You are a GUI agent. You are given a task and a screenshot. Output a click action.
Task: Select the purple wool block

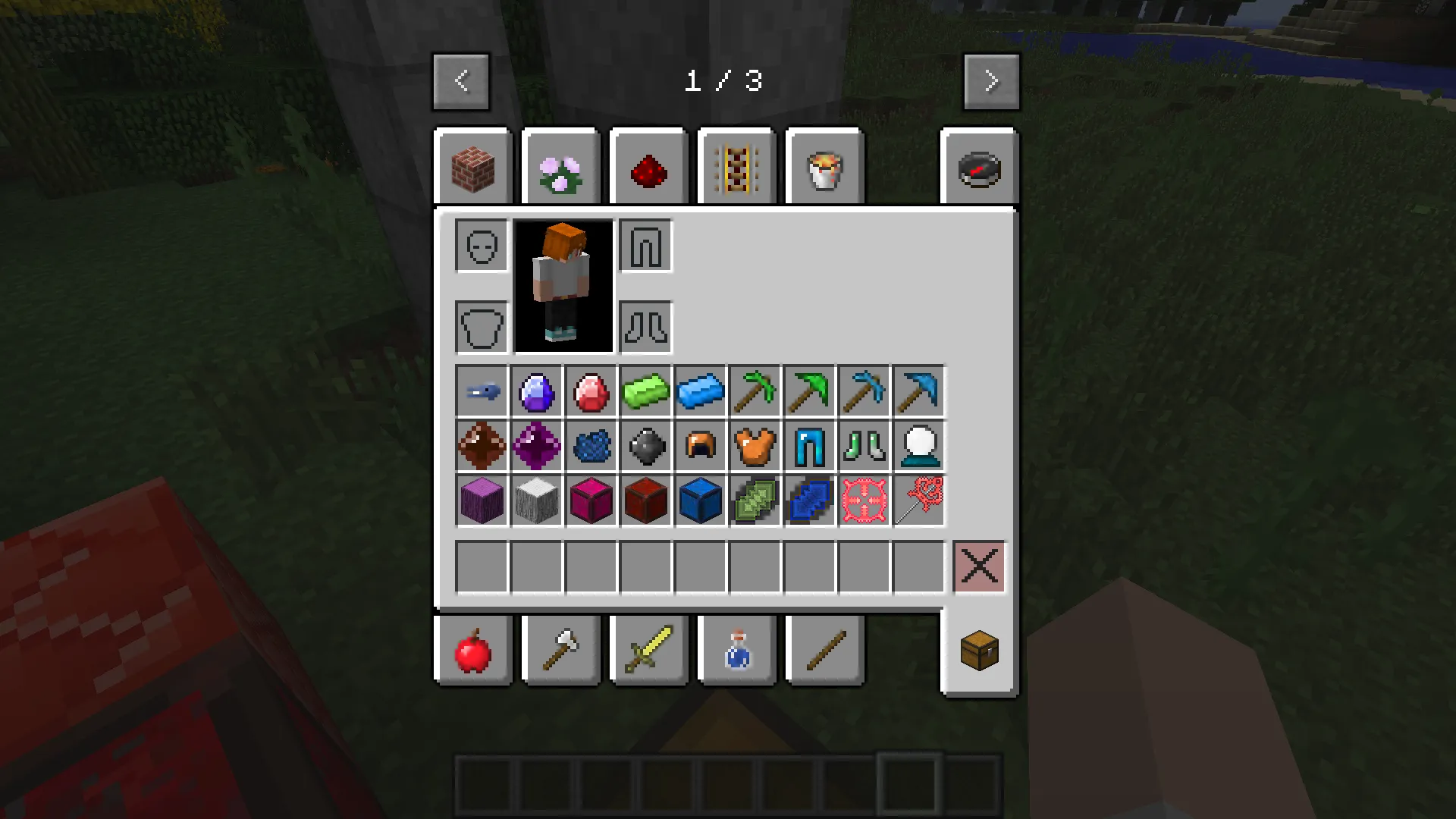pos(482,500)
